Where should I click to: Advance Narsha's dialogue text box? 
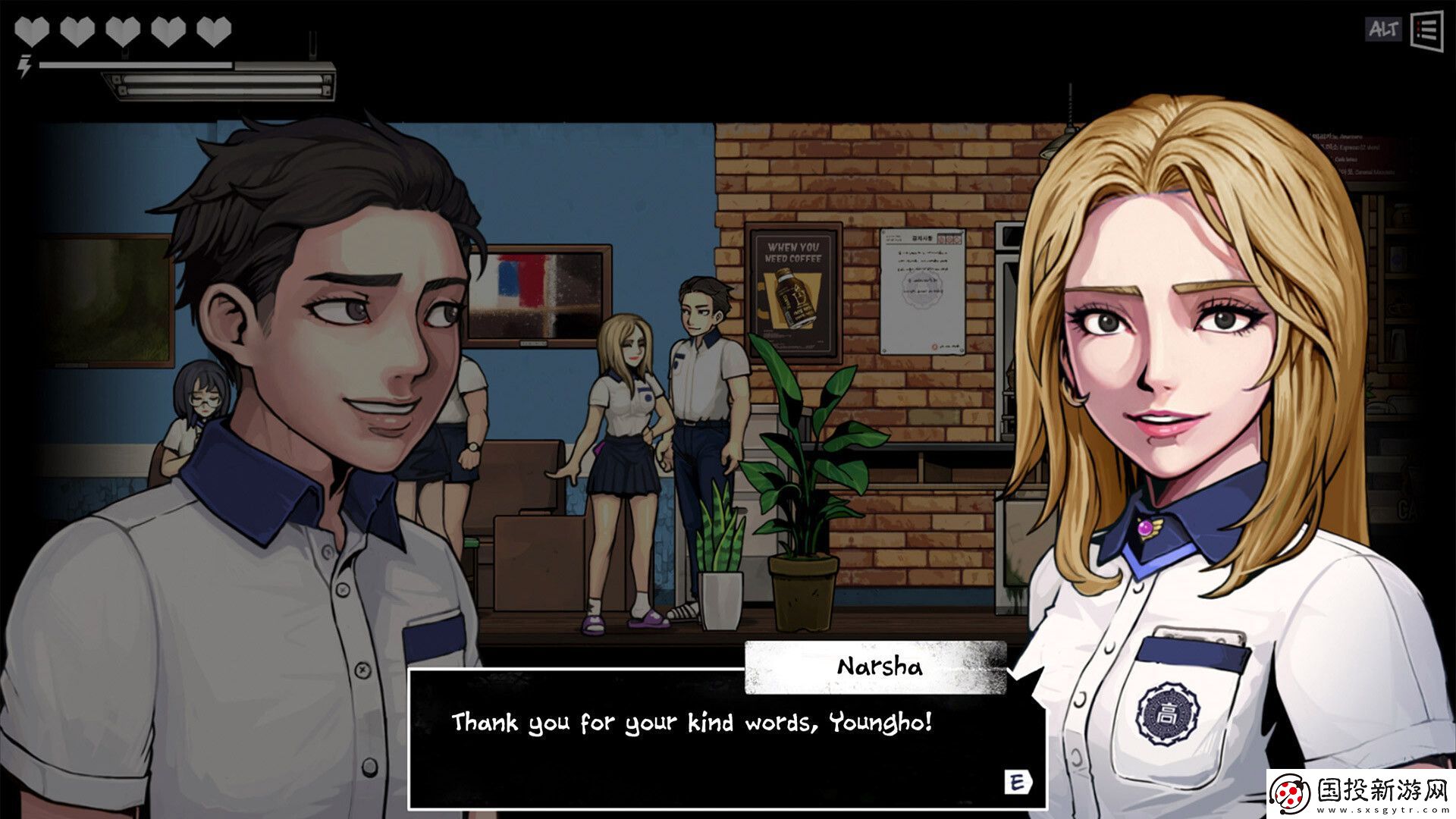[x=1016, y=783]
